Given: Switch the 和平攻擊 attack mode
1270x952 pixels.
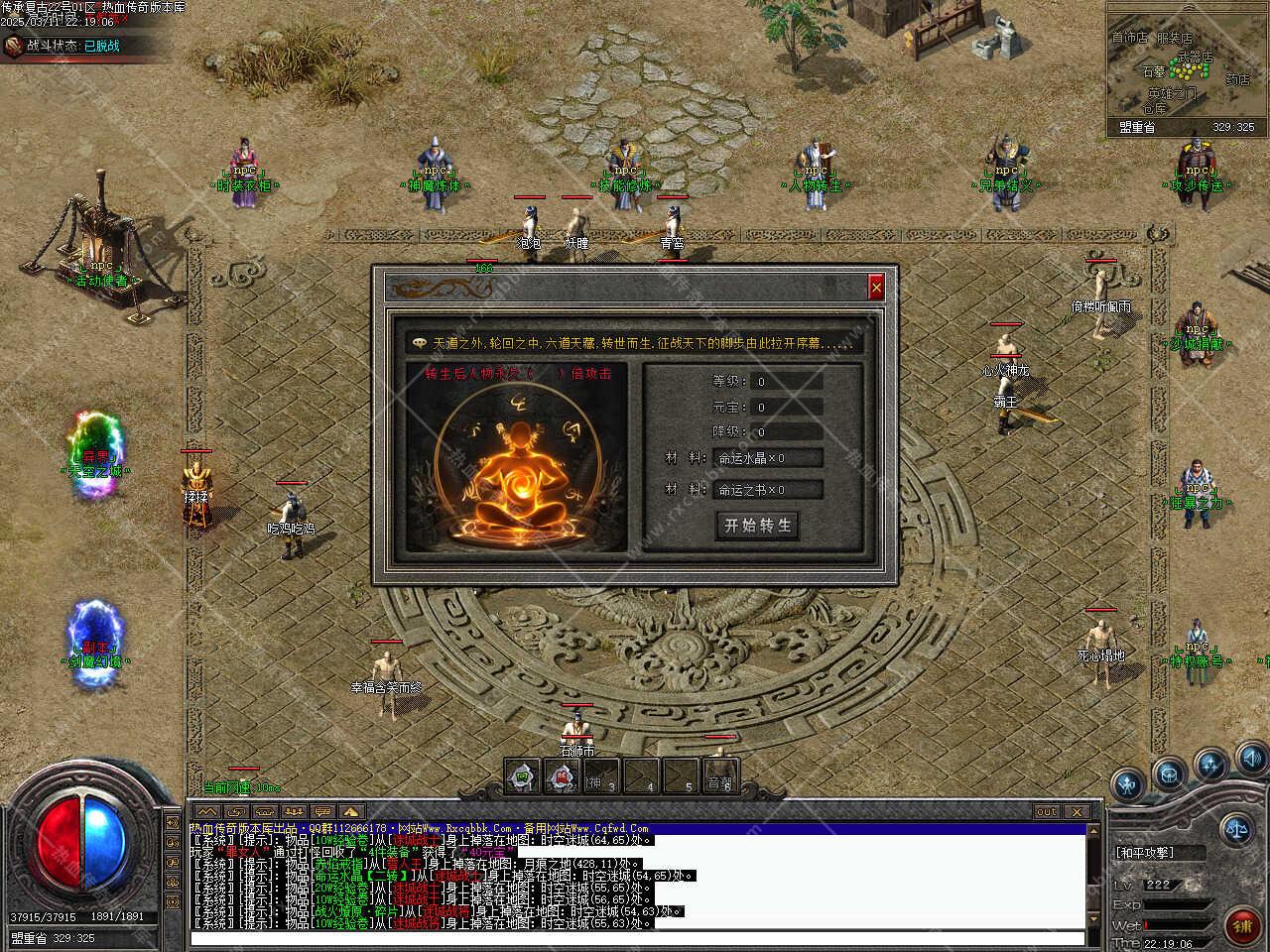Looking at the screenshot, I should (1149, 853).
